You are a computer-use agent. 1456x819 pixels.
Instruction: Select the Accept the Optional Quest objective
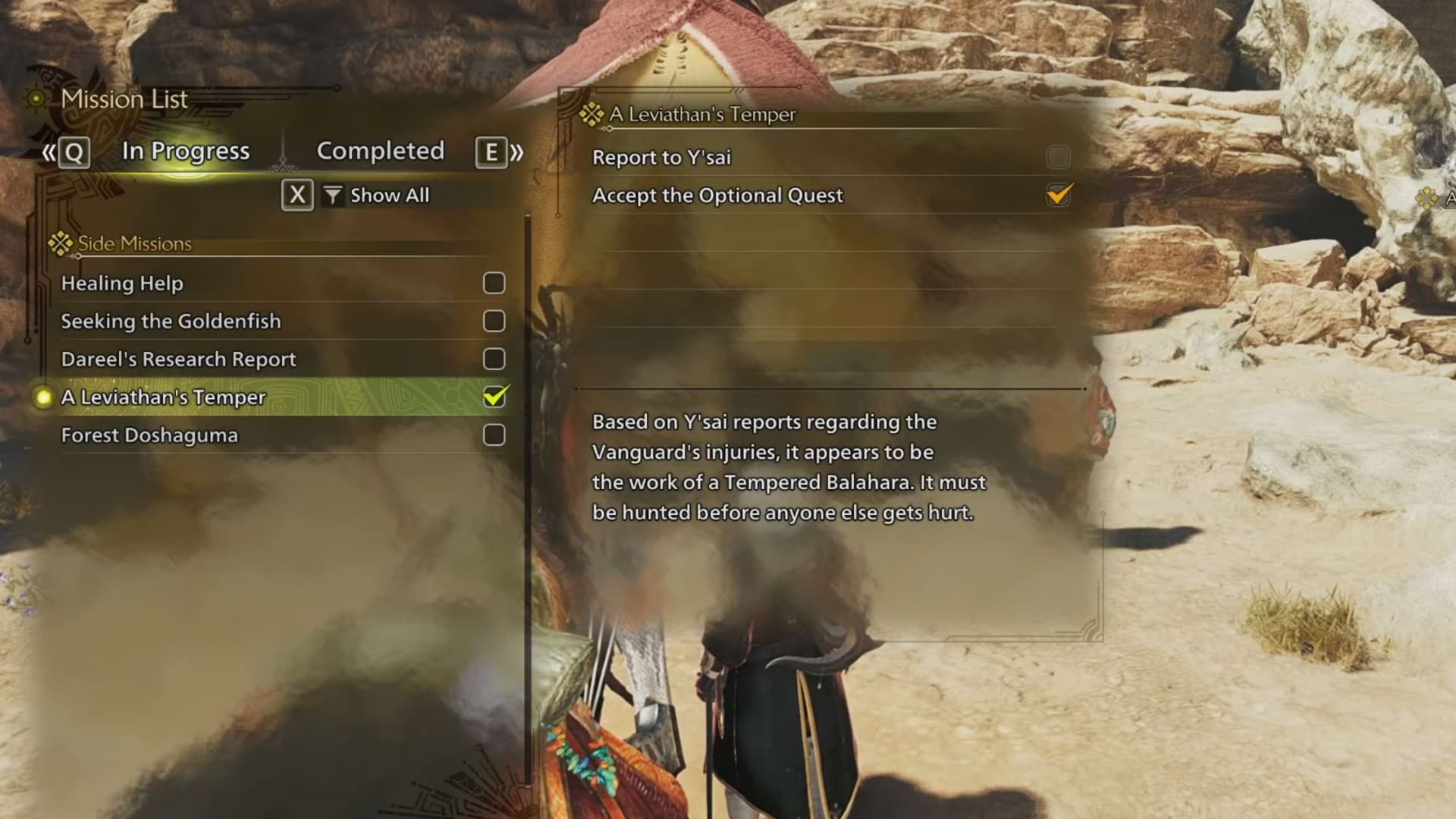(717, 196)
